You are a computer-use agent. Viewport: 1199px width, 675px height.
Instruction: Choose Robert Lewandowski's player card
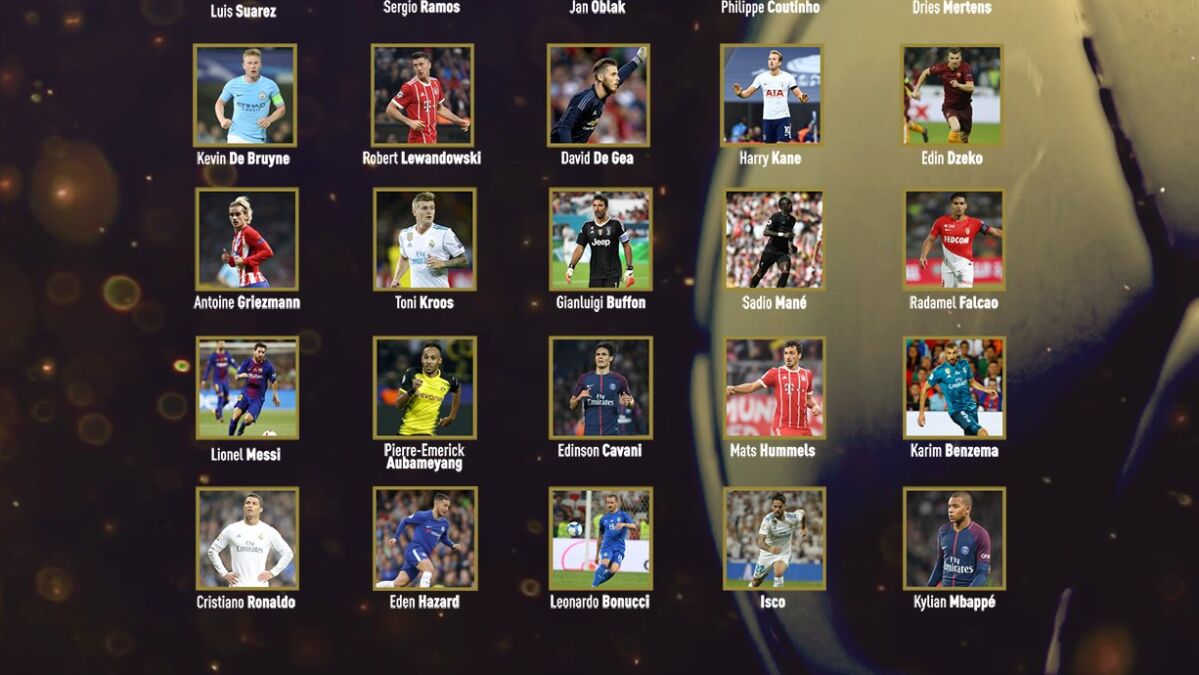[x=422, y=95]
